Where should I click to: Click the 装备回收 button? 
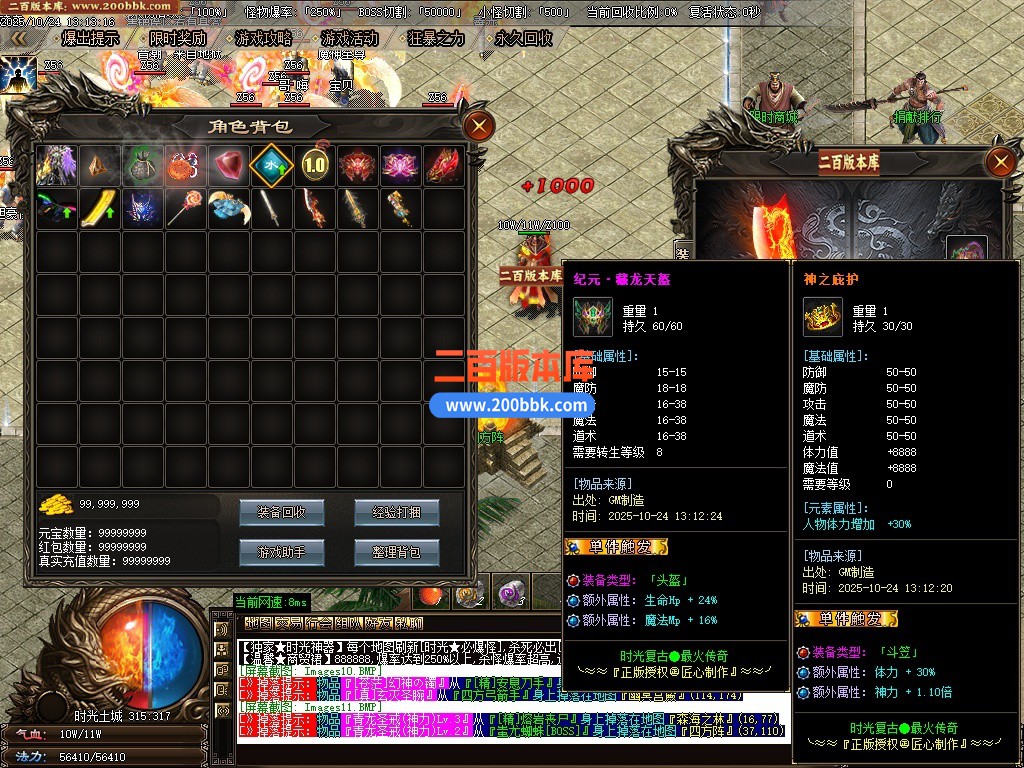click(282, 512)
